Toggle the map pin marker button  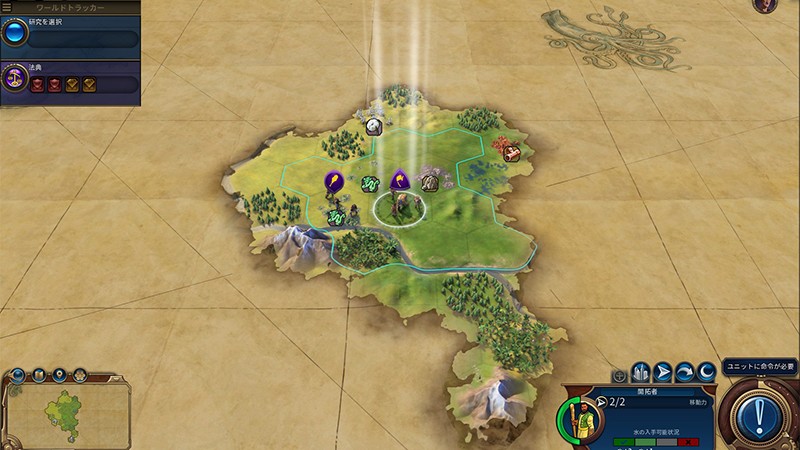tap(59, 375)
